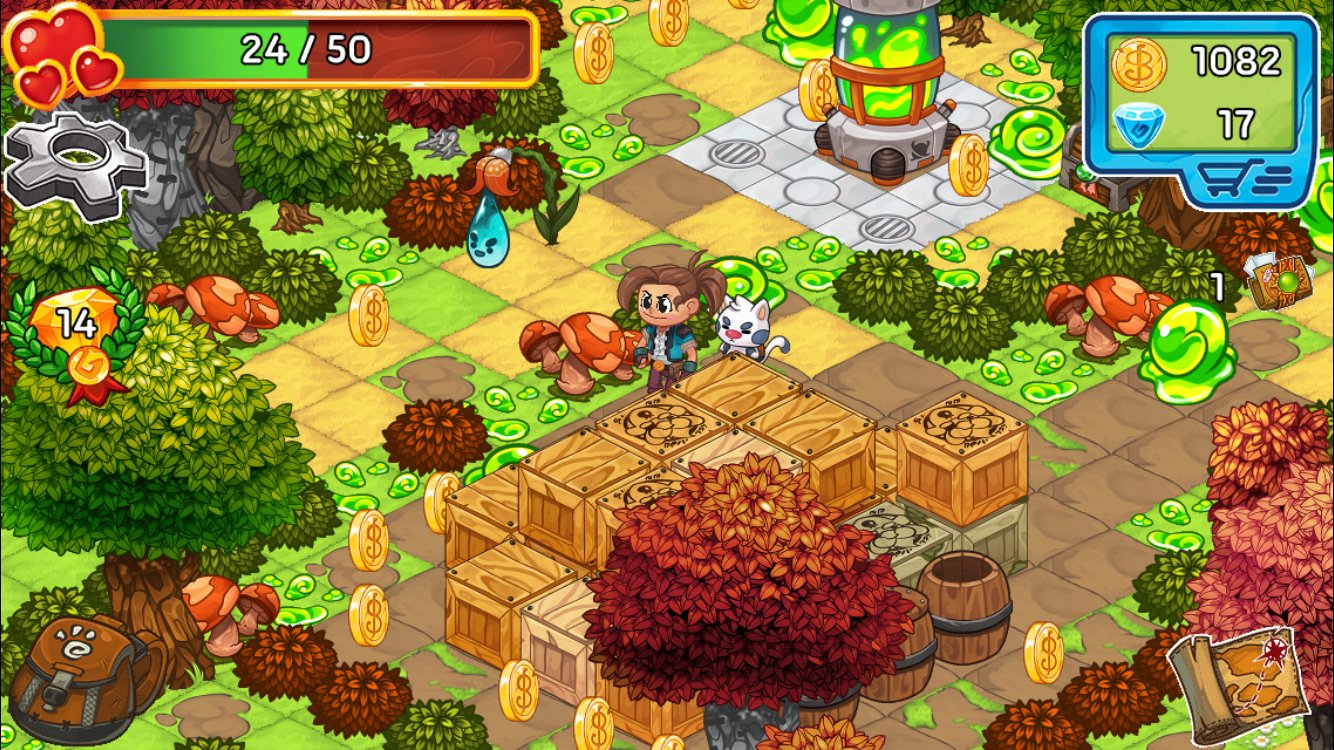Screen dimensions: 1334x750
Task: Click the red hearts lives icon
Action: tap(55, 50)
